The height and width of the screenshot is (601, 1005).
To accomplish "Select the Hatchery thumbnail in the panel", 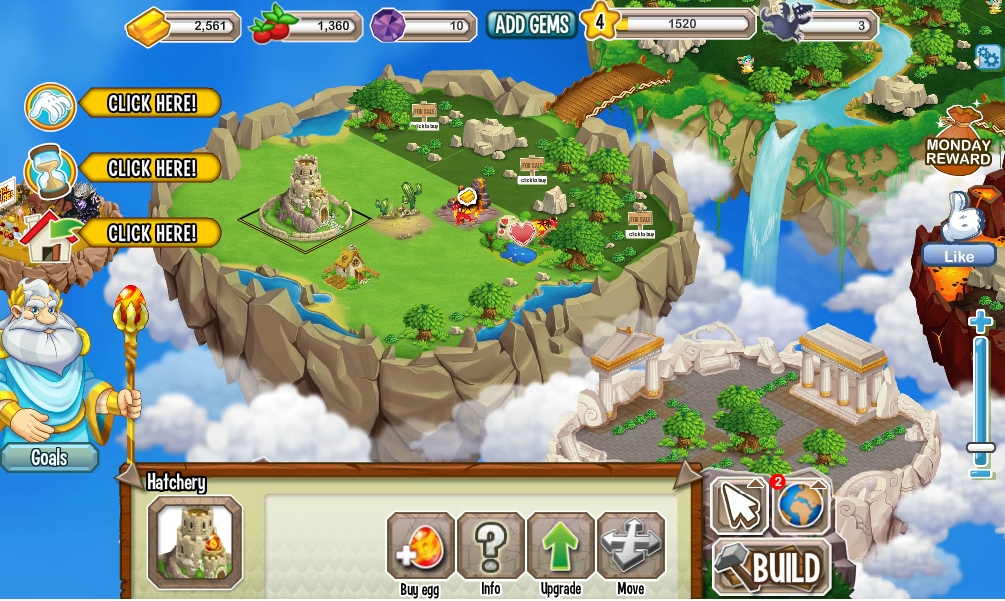I will pos(195,543).
